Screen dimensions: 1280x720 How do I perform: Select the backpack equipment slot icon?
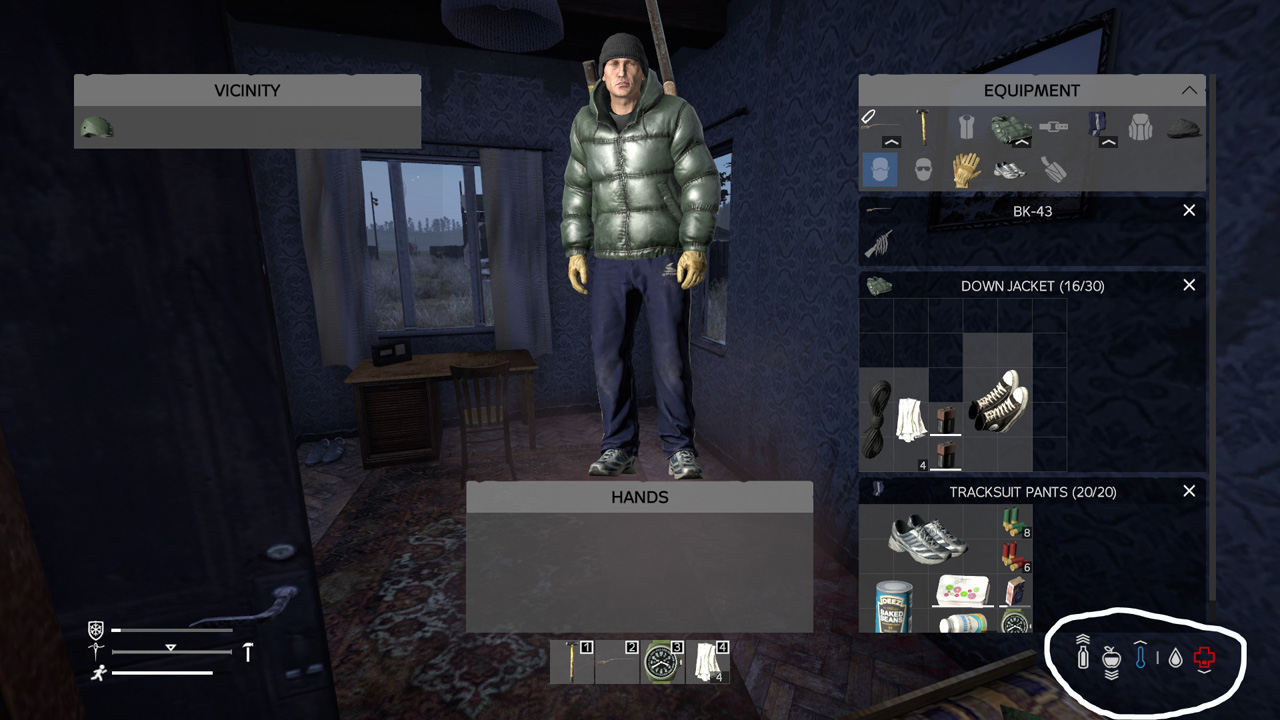pyautogui.click(x=1138, y=128)
